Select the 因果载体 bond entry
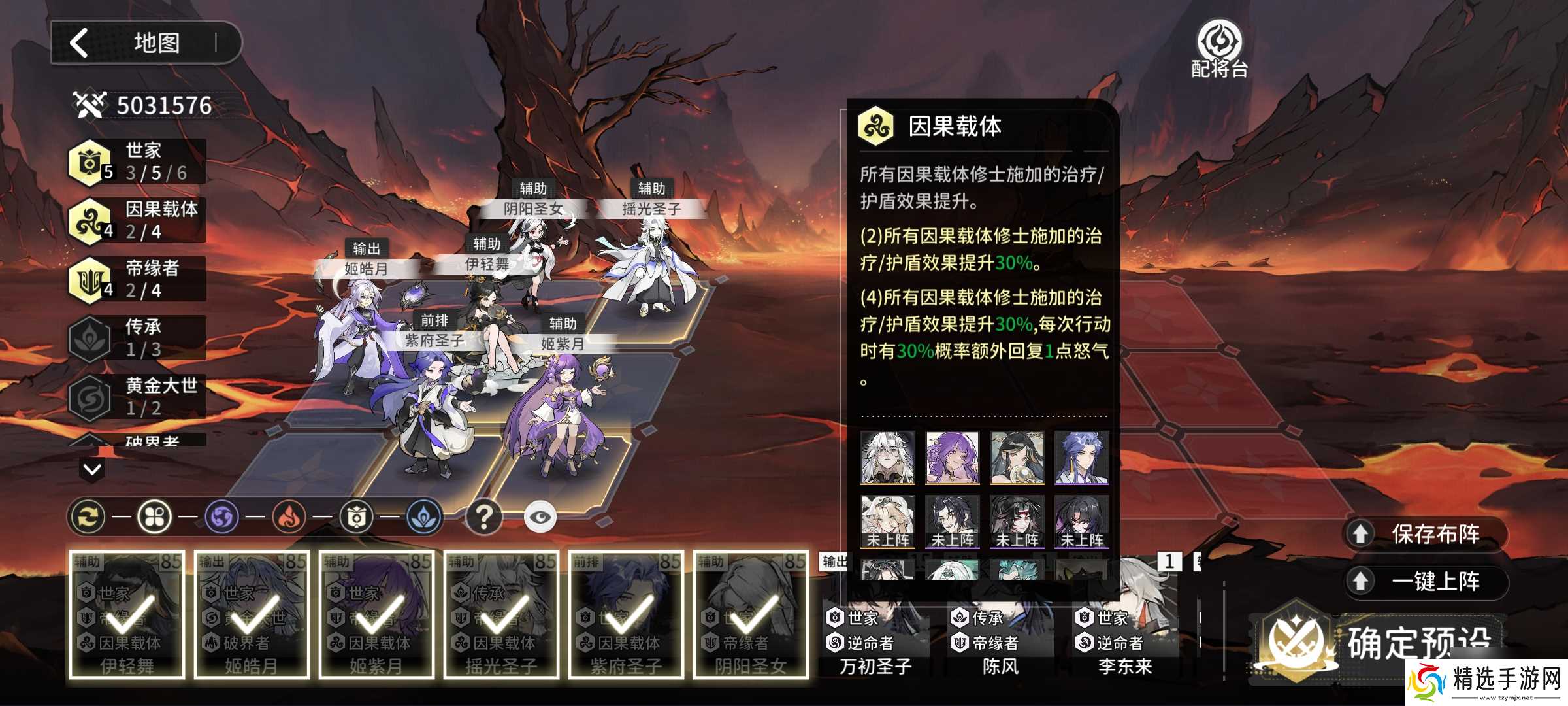Image resolution: width=1568 pixels, height=706 pixels. coord(138,220)
